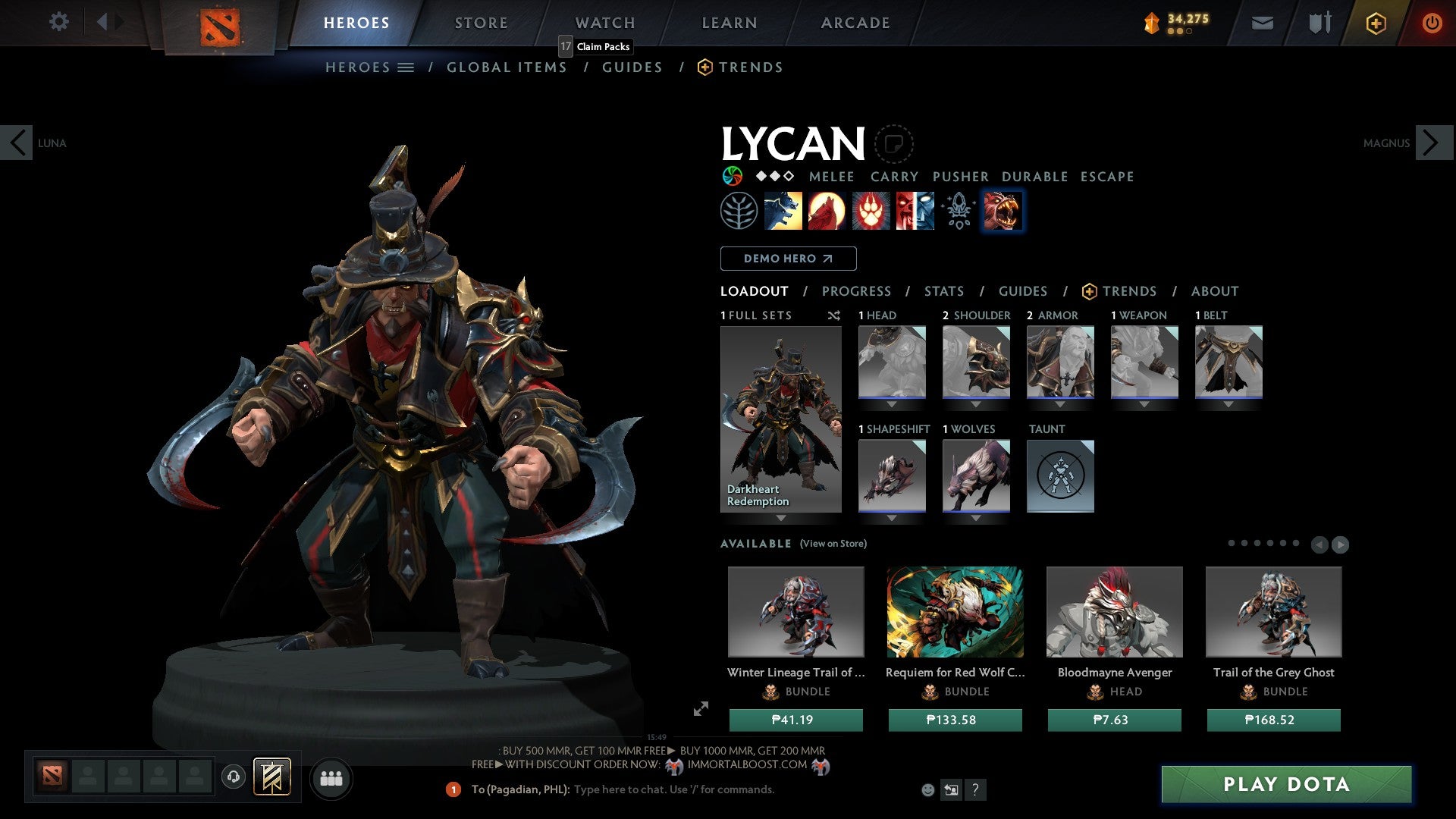Toggle the empty Taunt slot

(x=1060, y=476)
